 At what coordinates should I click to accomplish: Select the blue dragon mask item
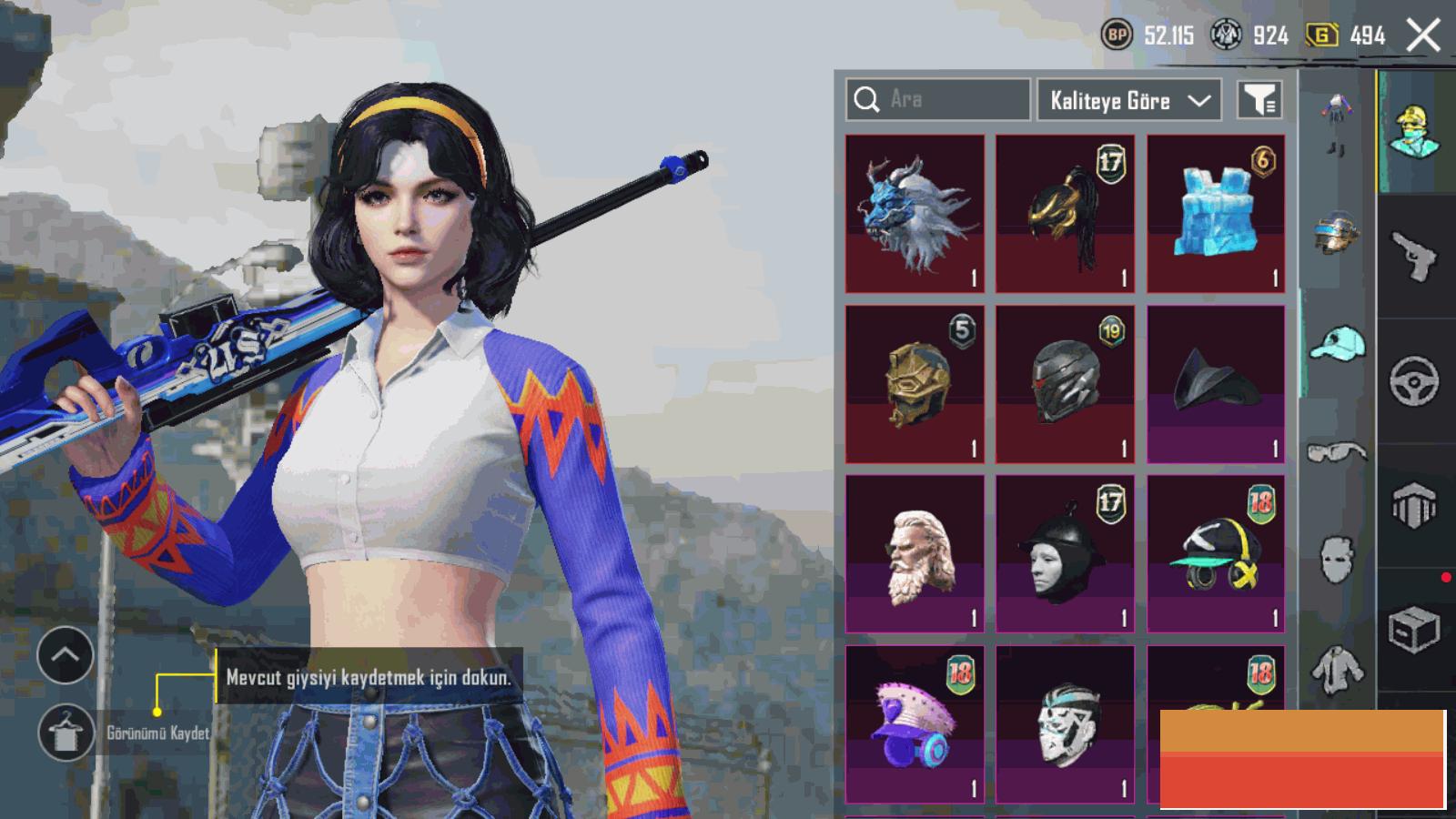[915, 214]
